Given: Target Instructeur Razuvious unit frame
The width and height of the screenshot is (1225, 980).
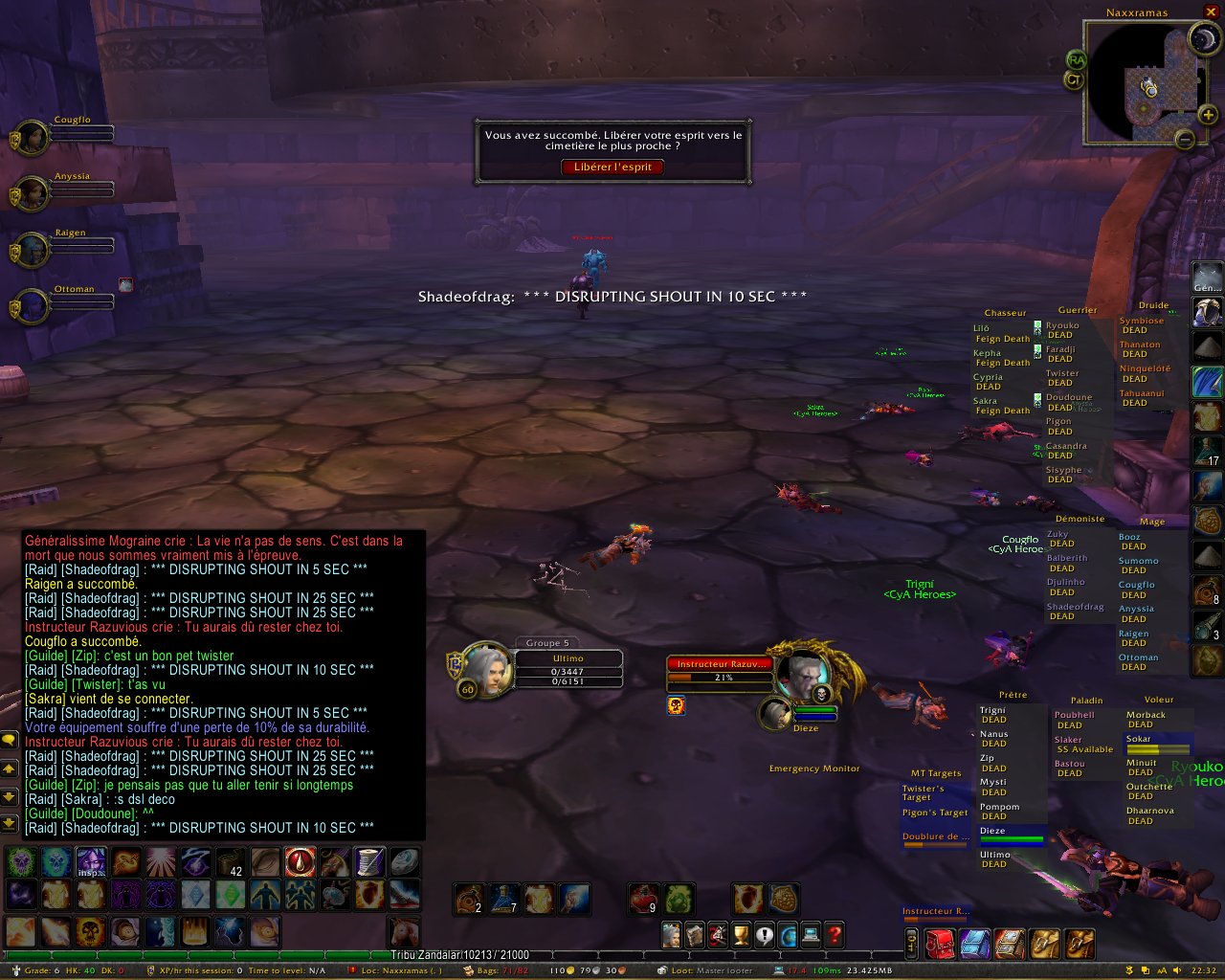Looking at the screenshot, I should coord(720,664).
